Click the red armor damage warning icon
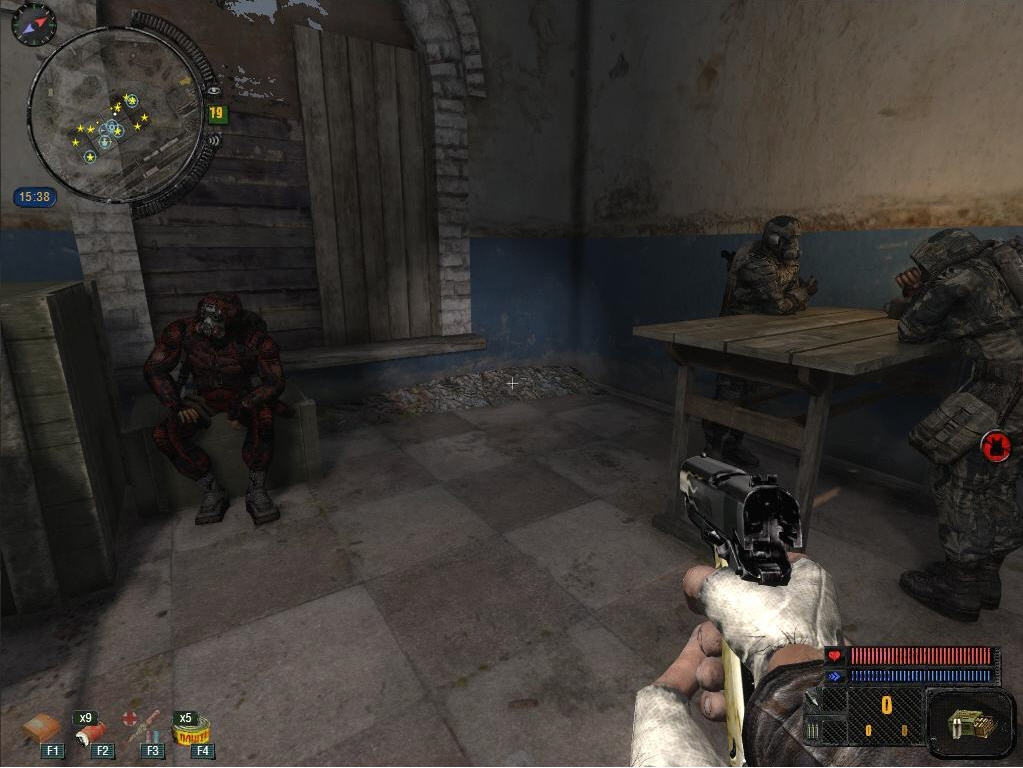This screenshot has height=768, width=1023. click(995, 446)
